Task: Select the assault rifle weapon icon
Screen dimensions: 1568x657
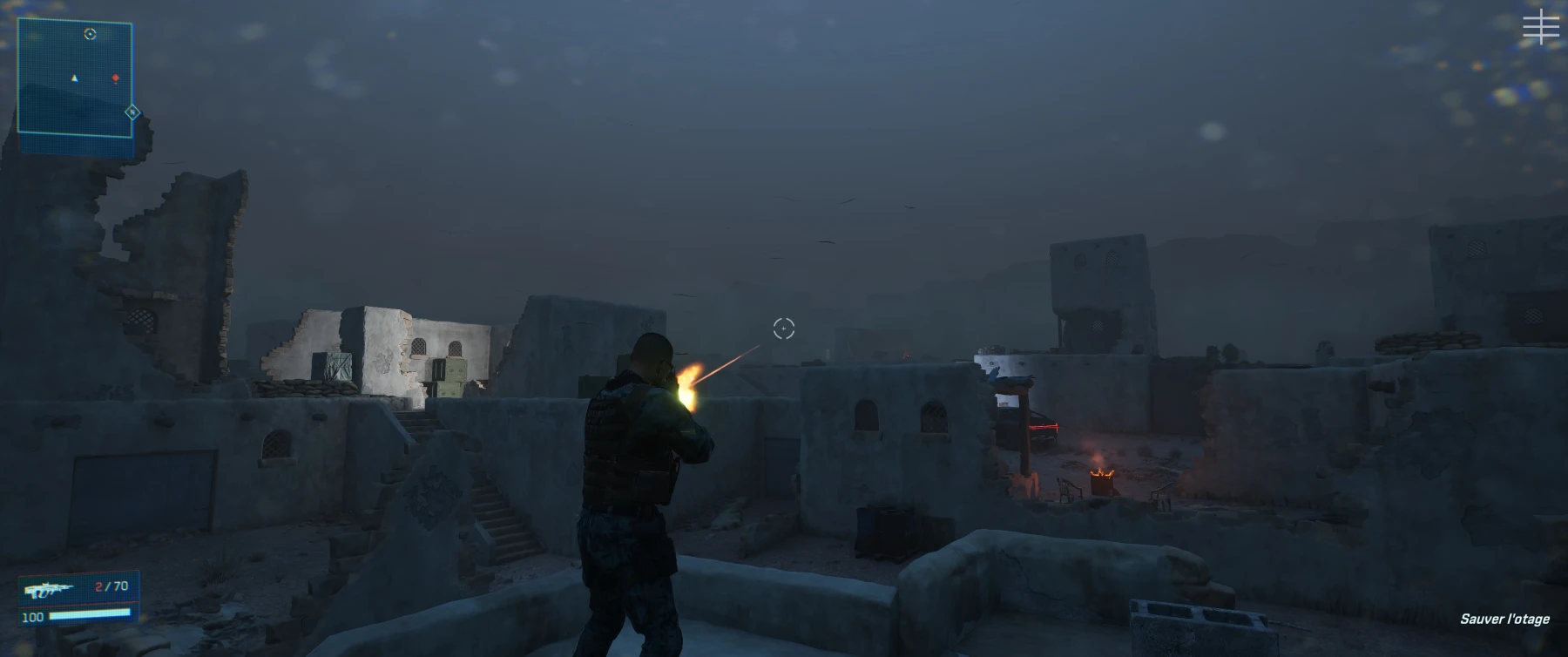Action: (52, 590)
